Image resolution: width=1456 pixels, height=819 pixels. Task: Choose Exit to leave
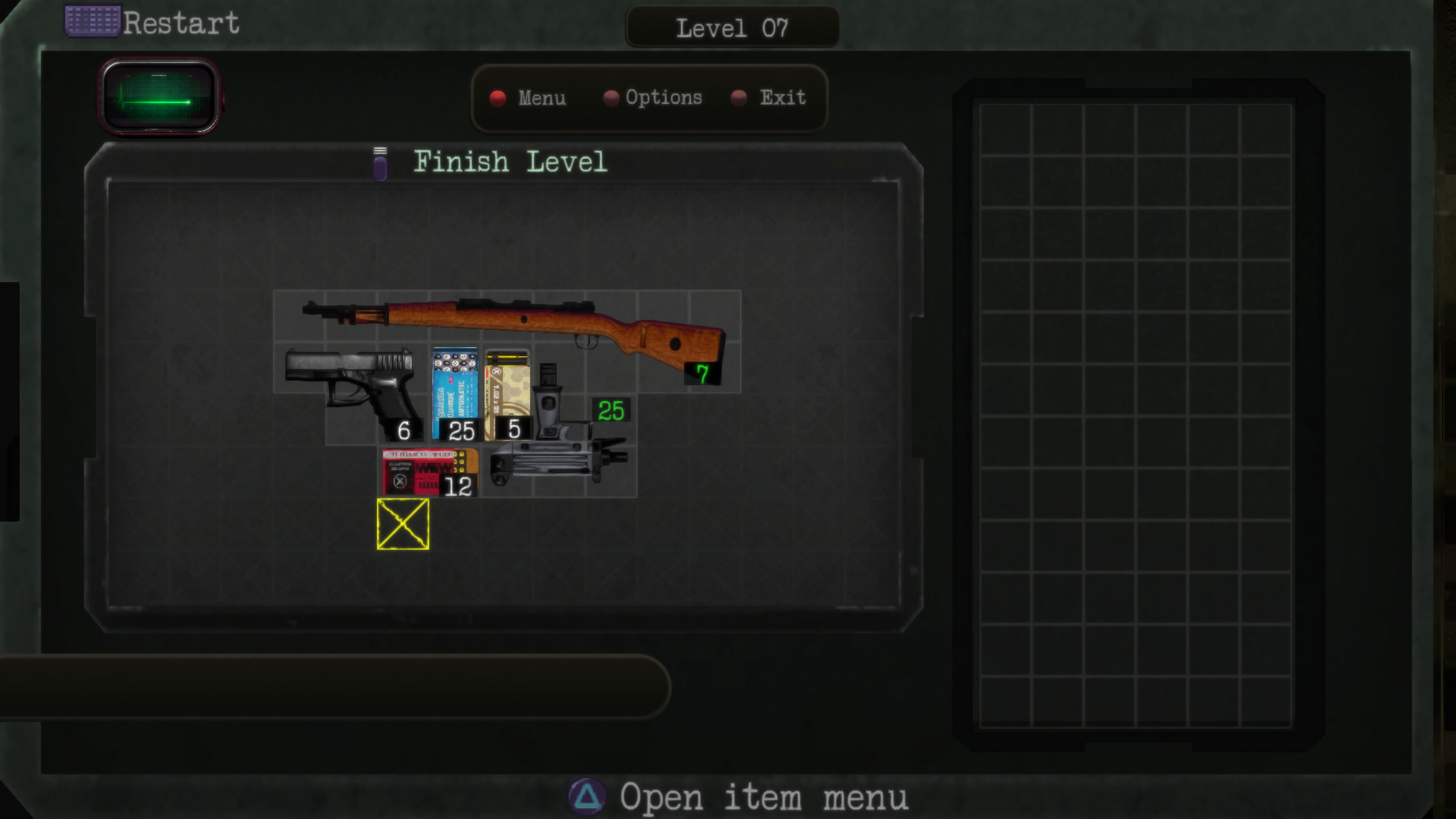point(782,98)
